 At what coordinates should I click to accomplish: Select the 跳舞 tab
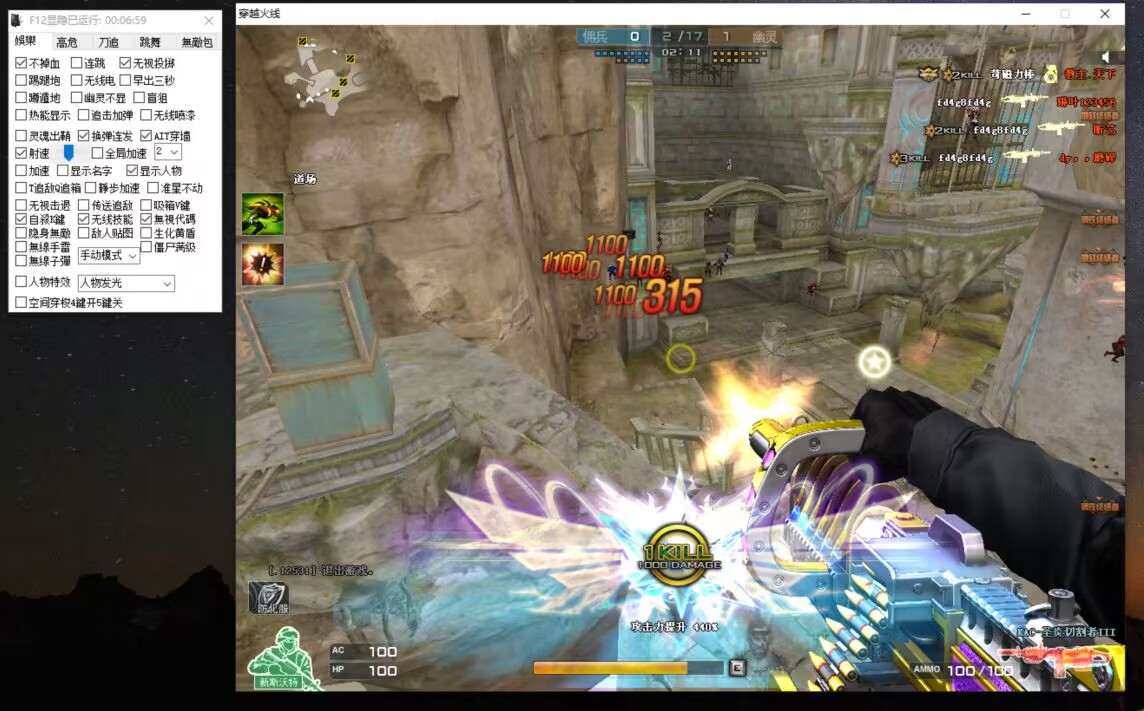(x=150, y=42)
